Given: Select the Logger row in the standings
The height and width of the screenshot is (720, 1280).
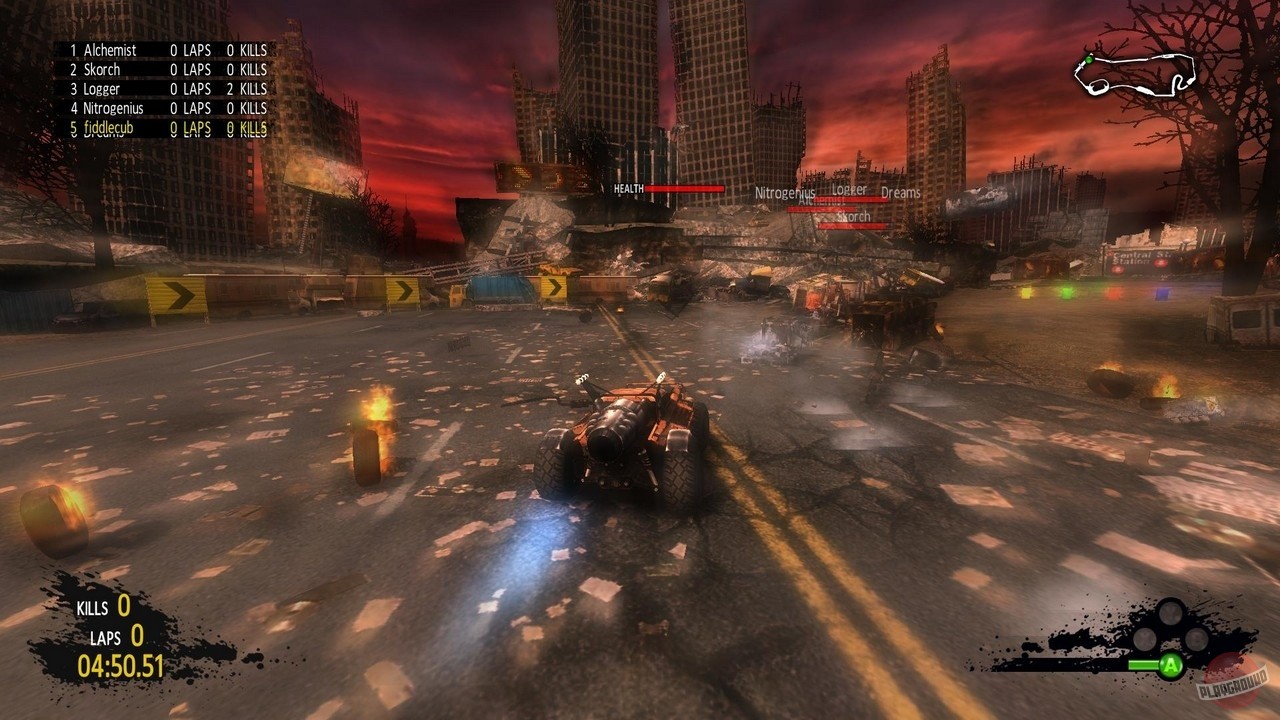Looking at the screenshot, I should (100, 89).
